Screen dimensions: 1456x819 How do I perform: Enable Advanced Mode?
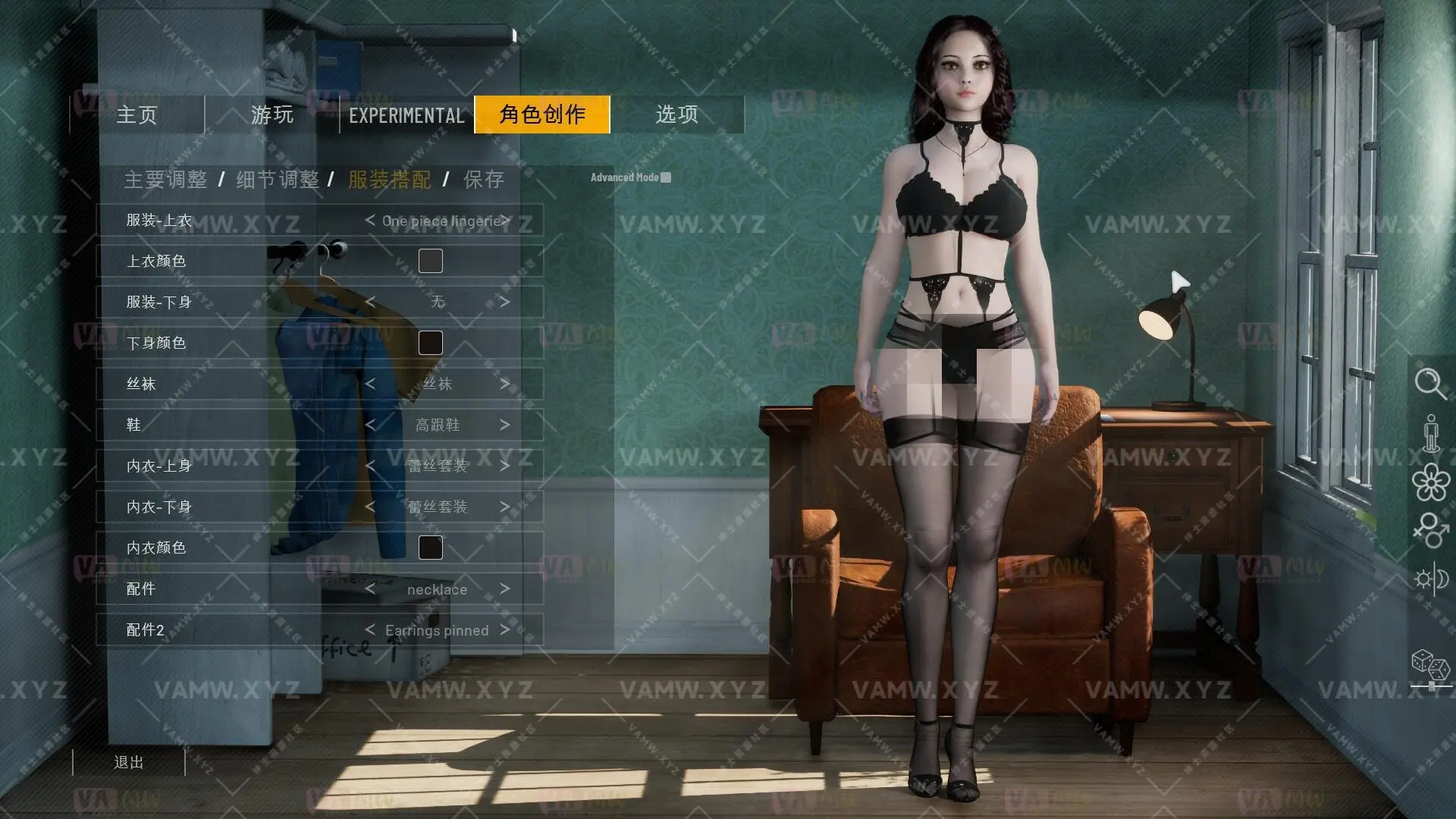click(x=666, y=177)
